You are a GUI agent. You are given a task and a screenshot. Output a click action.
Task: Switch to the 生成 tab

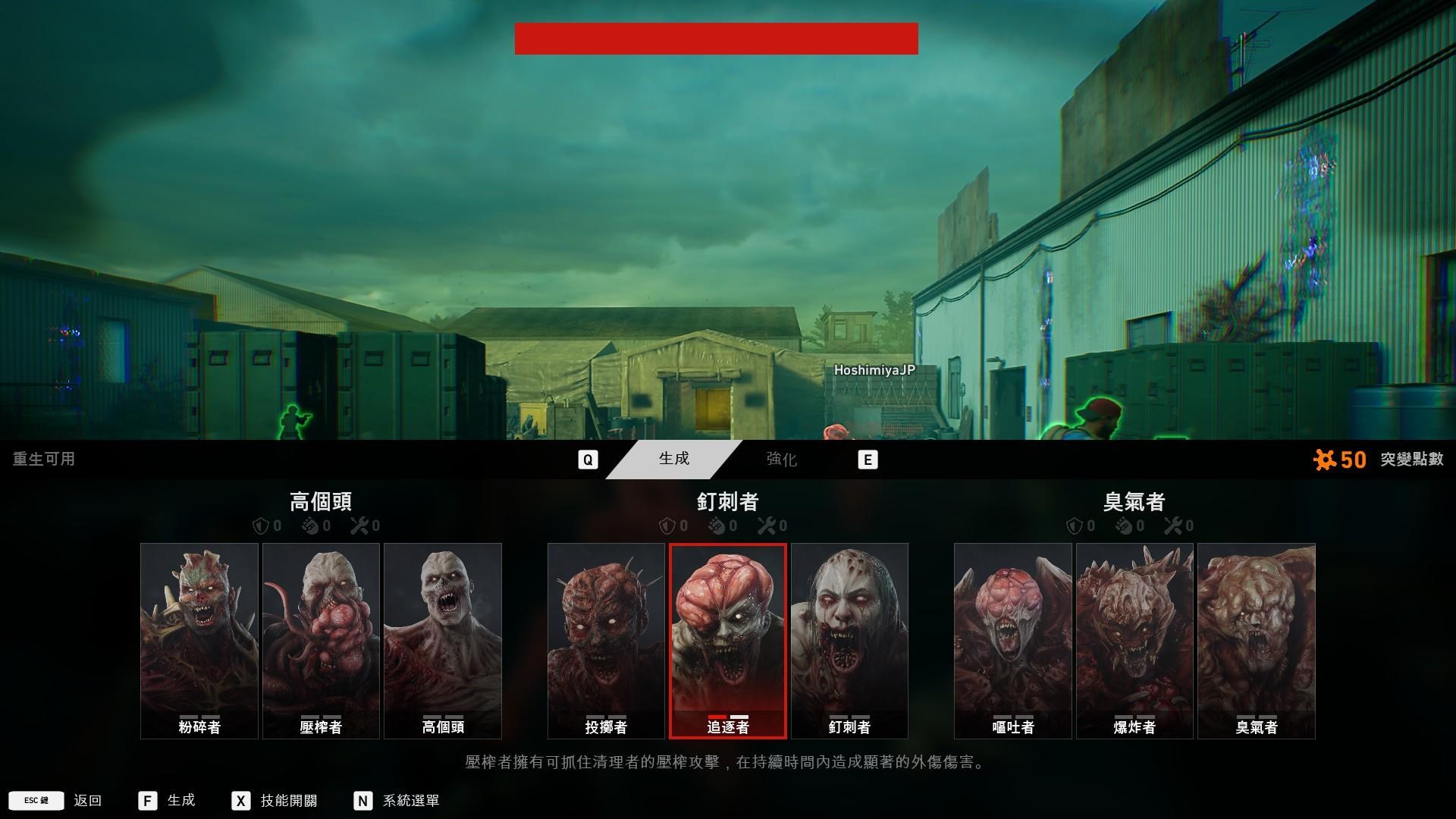[673, 459]
